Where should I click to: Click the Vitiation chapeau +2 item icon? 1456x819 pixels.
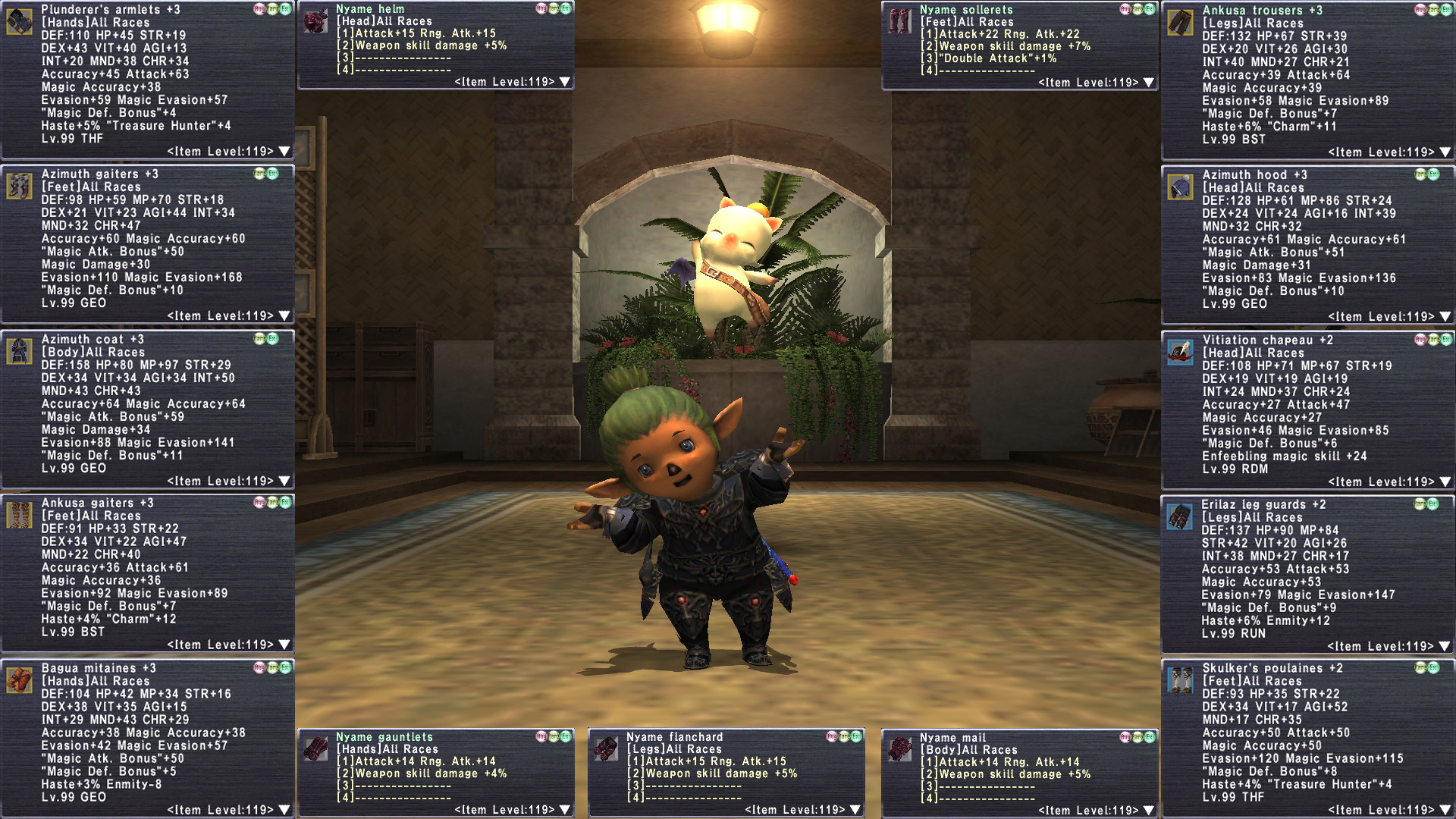click(1180, 352)
